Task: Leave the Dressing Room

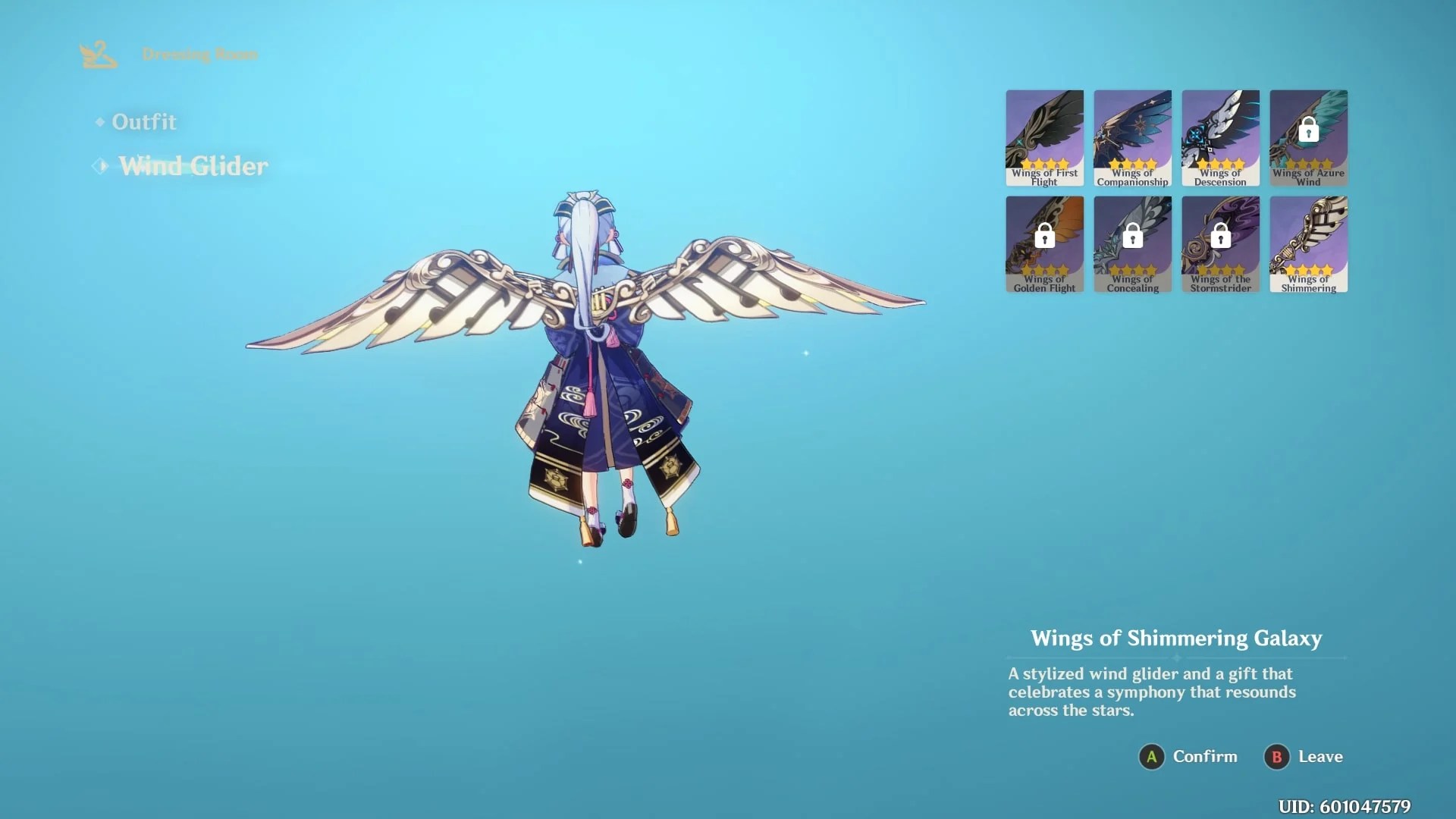Action: [1304, 757]
